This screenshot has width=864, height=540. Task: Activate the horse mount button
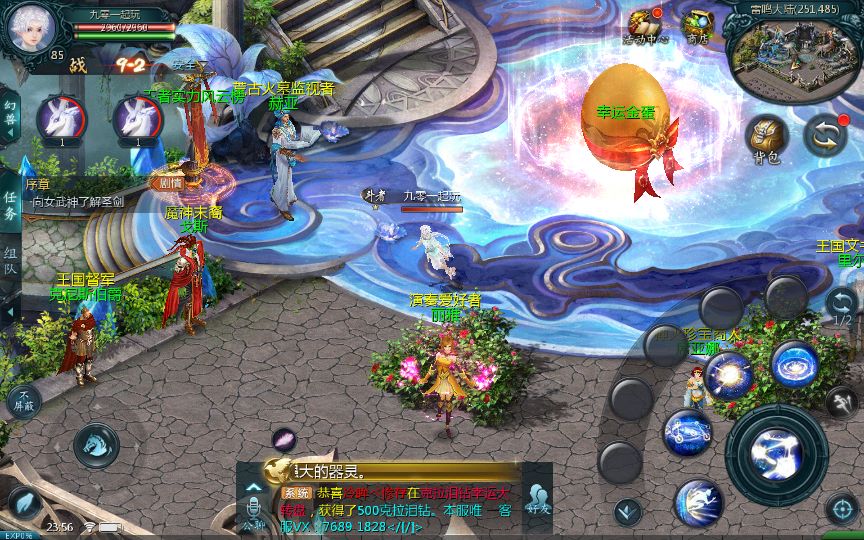point(96,445)
